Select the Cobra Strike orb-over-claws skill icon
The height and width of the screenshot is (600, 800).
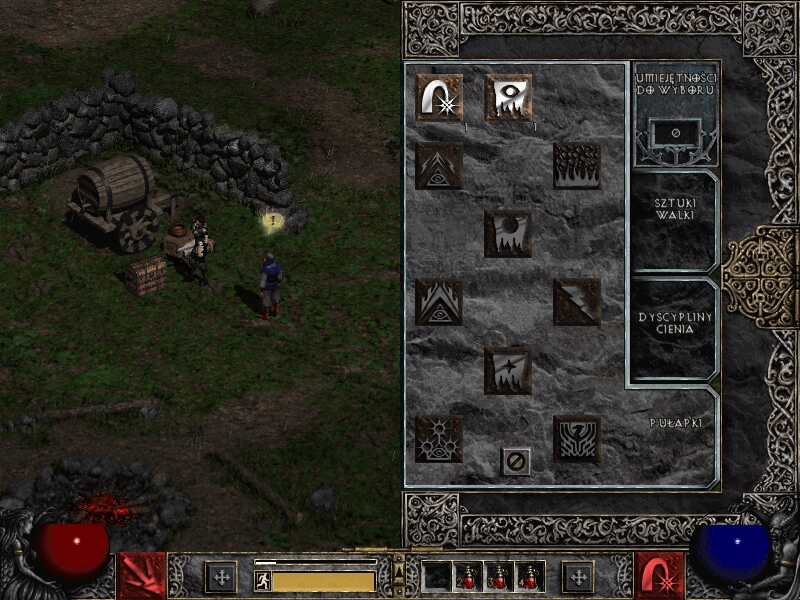pyautogui.click(x=508, y=234)
